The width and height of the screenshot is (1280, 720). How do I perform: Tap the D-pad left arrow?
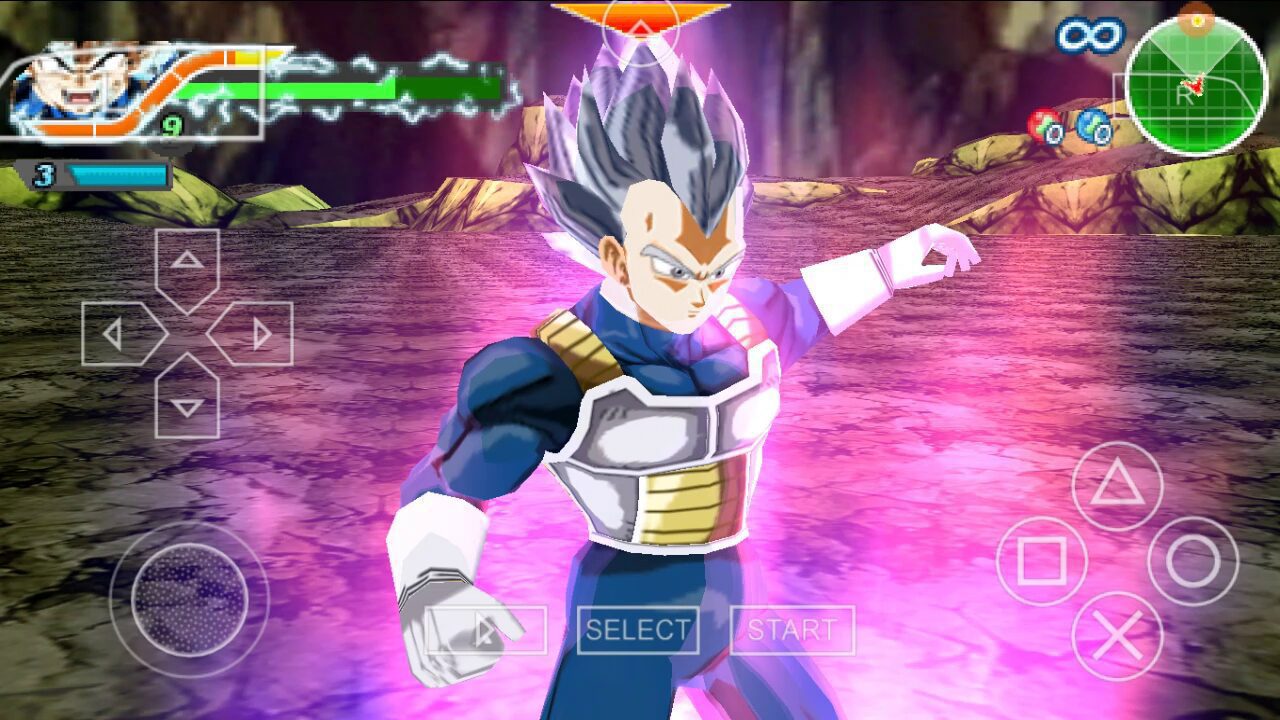(x=120, y=333)
